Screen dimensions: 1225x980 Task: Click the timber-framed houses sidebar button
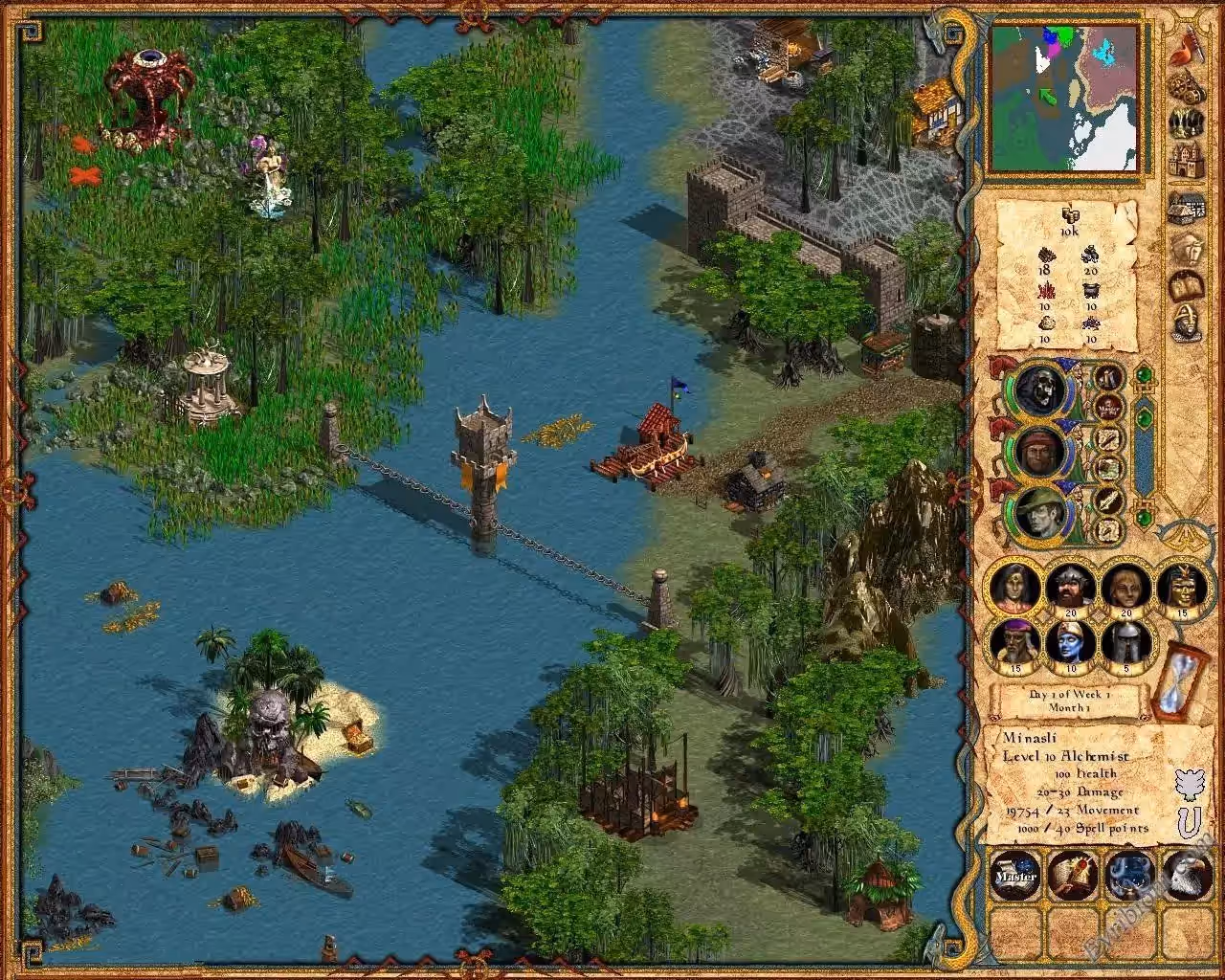coord(1187,208)
